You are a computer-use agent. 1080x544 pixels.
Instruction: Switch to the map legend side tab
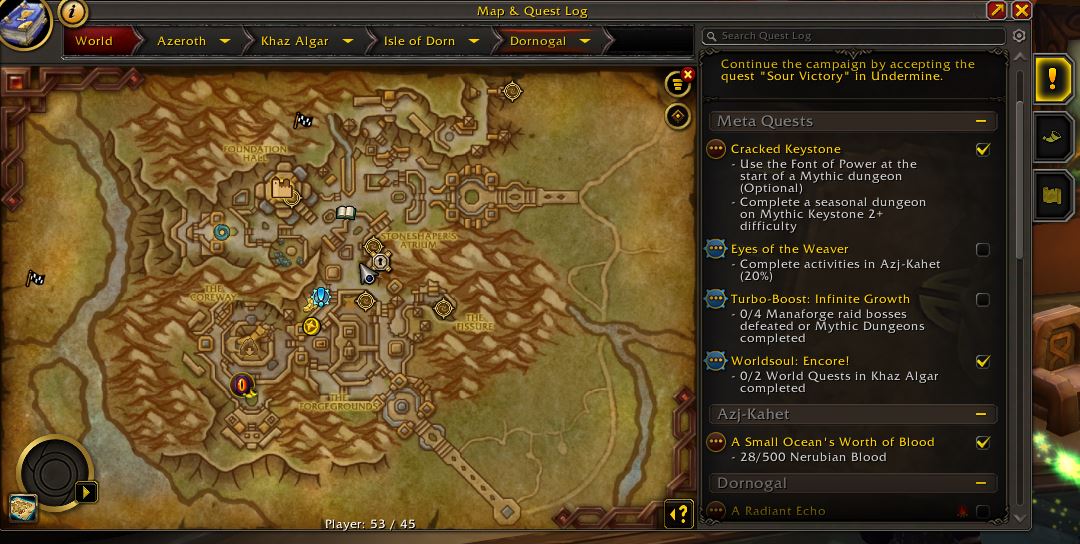click(1052, 195)
